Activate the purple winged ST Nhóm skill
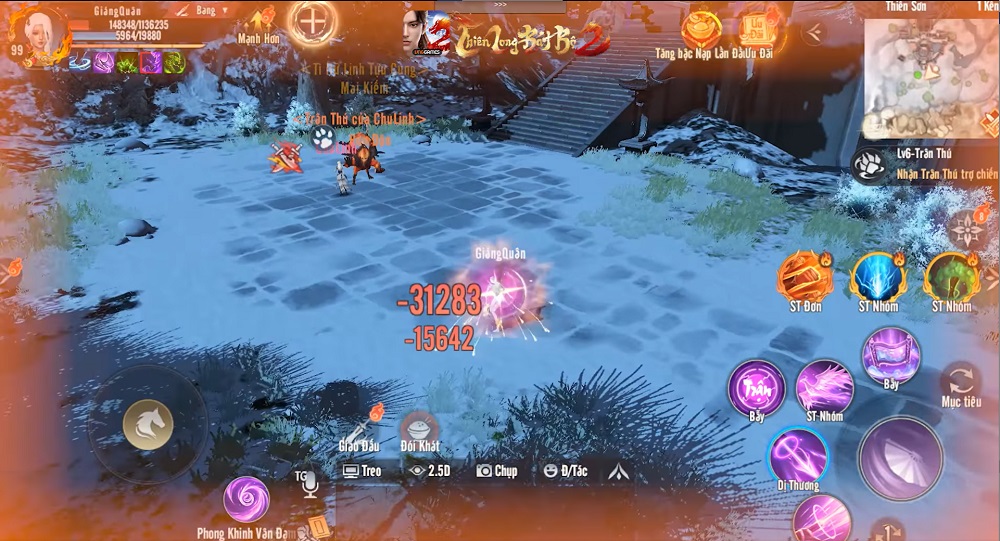1000x541 pixels. pyautogui.click(x=824, y=385)
